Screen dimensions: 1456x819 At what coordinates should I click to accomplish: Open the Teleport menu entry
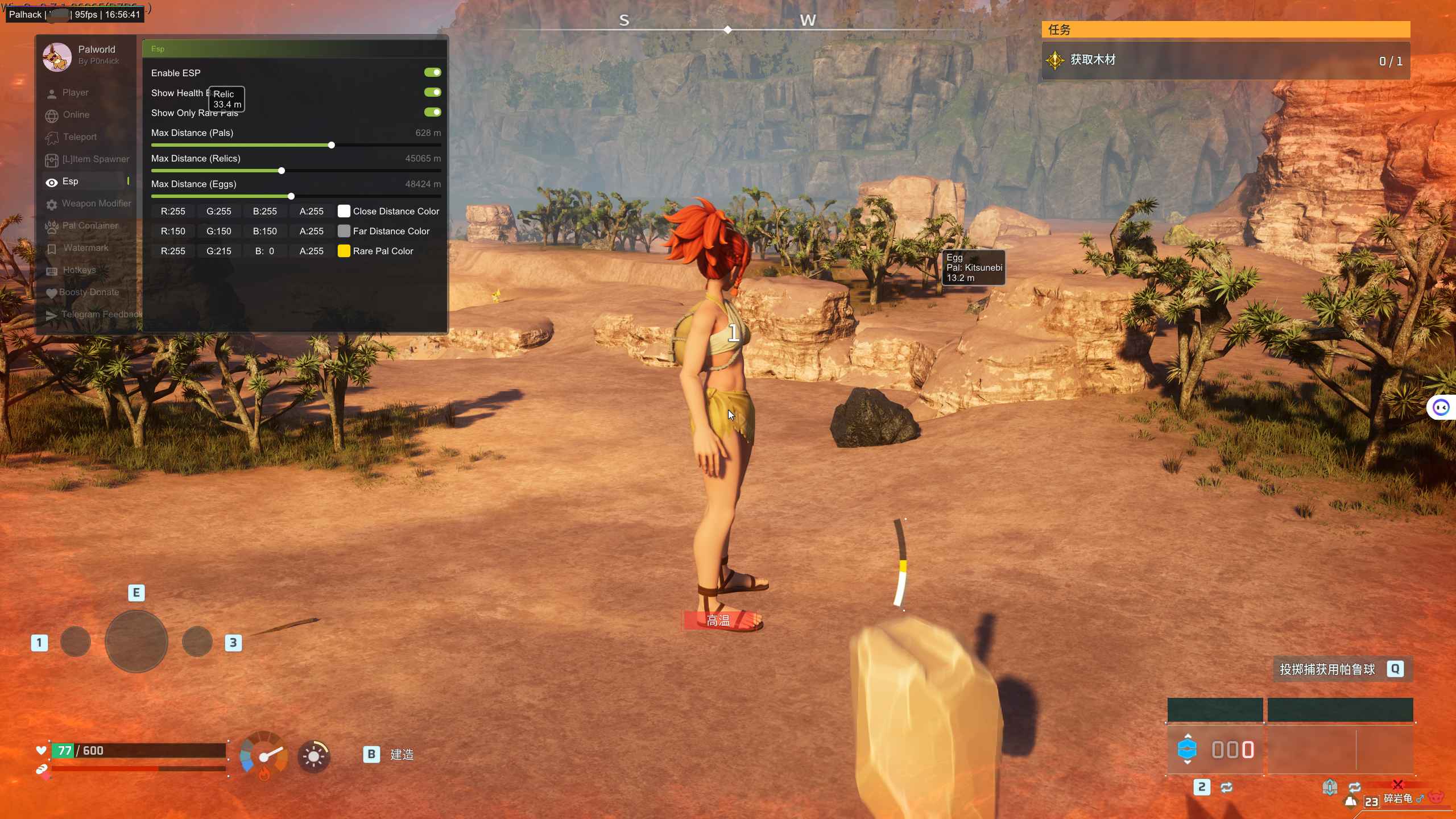point(80,137)
